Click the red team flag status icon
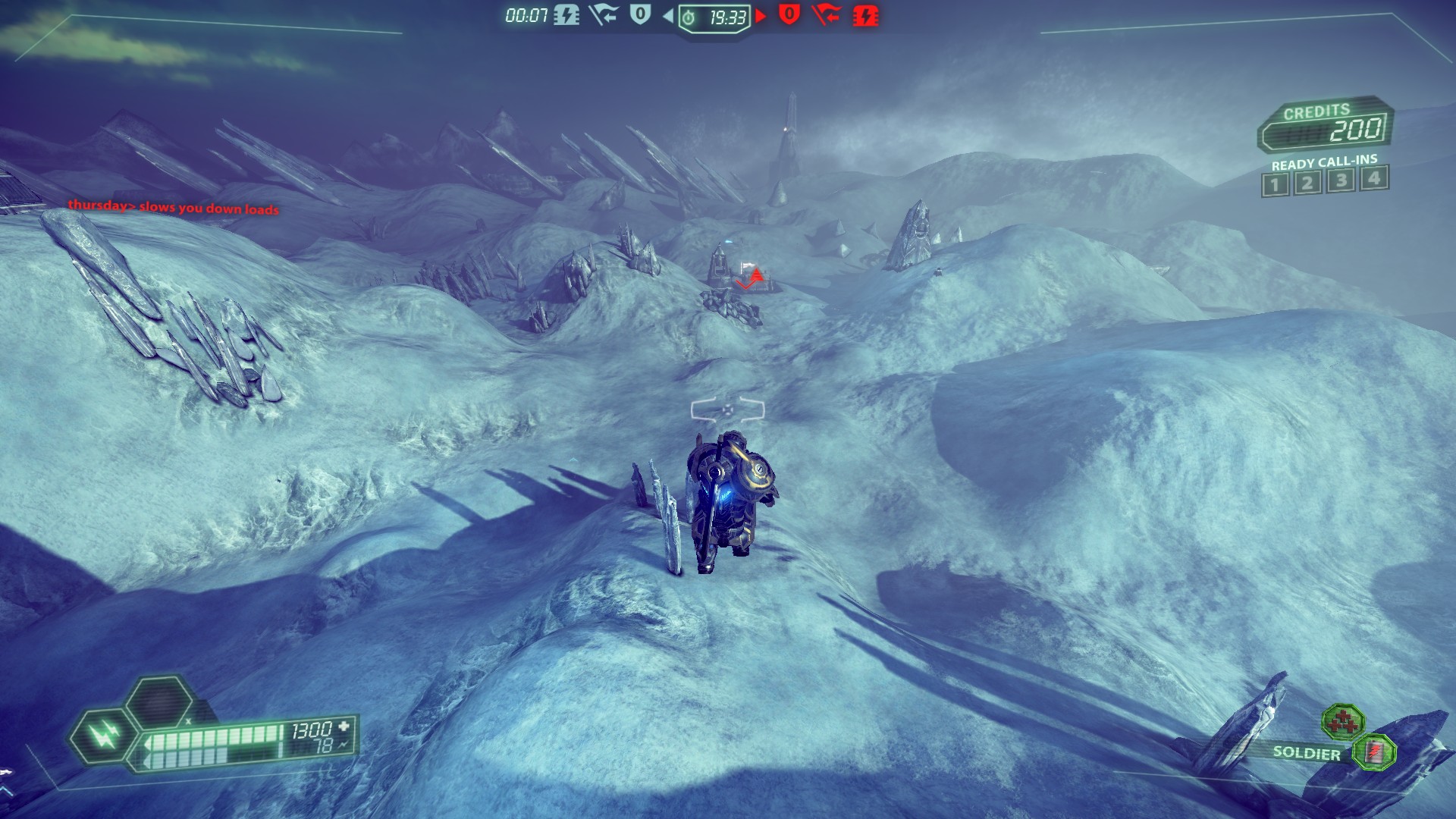This screenshot has width=1456, height=819. point(825,14)
